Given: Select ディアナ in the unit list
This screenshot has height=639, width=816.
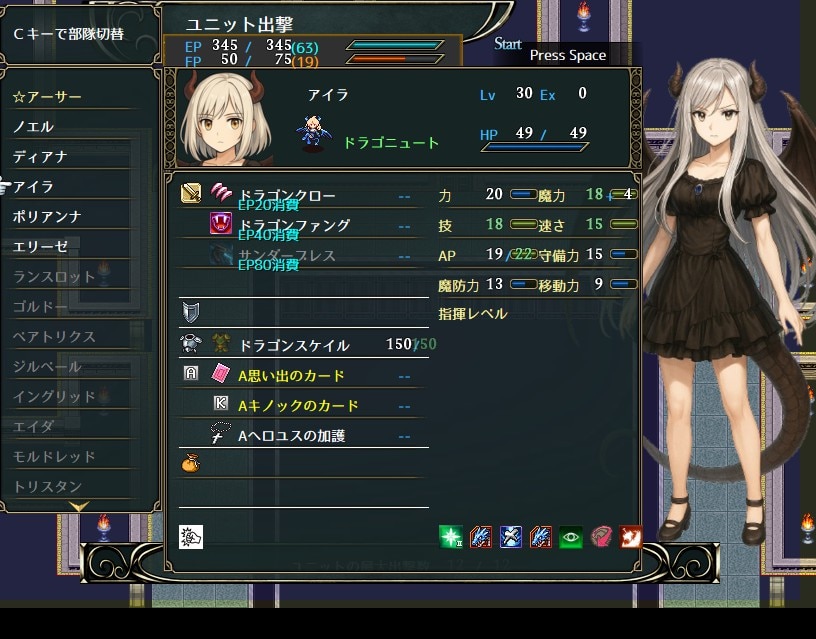Looking at the screenshot, I should (x=40, y=157).
